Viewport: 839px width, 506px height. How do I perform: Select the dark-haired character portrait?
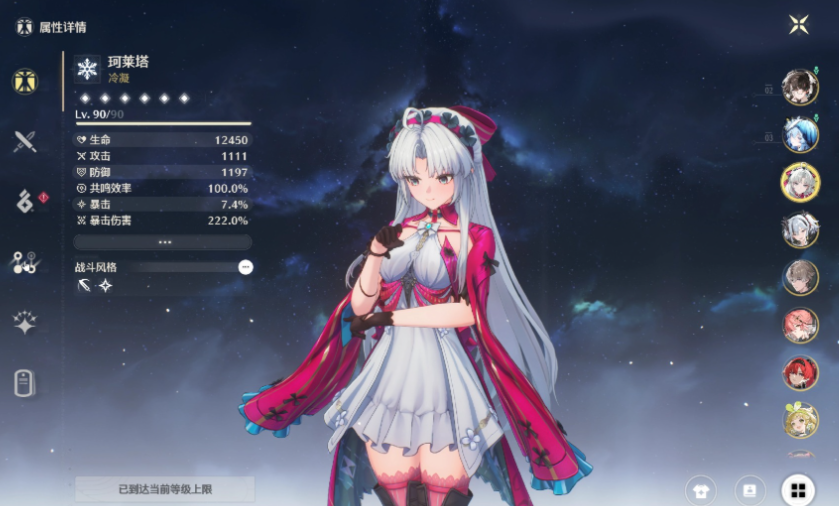pyautogui.click(x=800, y=87)
